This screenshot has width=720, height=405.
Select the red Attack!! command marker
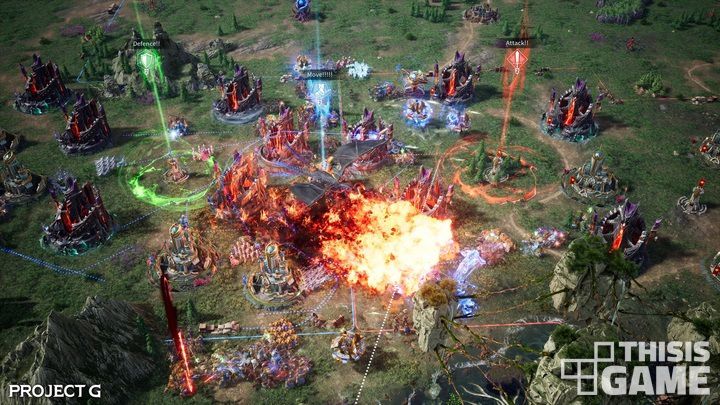[x=516, y=59]
